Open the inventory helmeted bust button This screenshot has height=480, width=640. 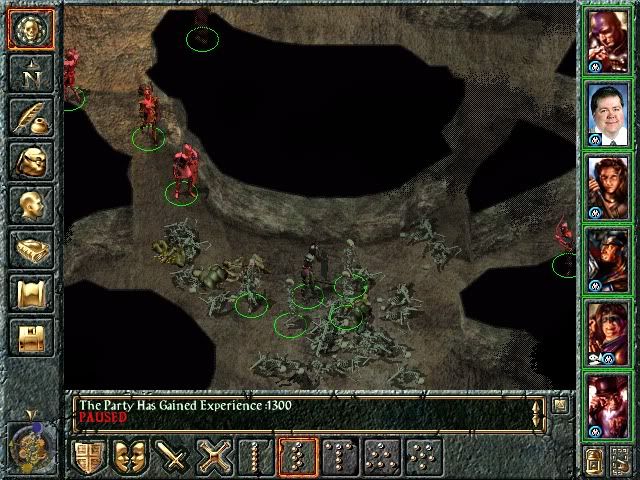pos(30,161)
